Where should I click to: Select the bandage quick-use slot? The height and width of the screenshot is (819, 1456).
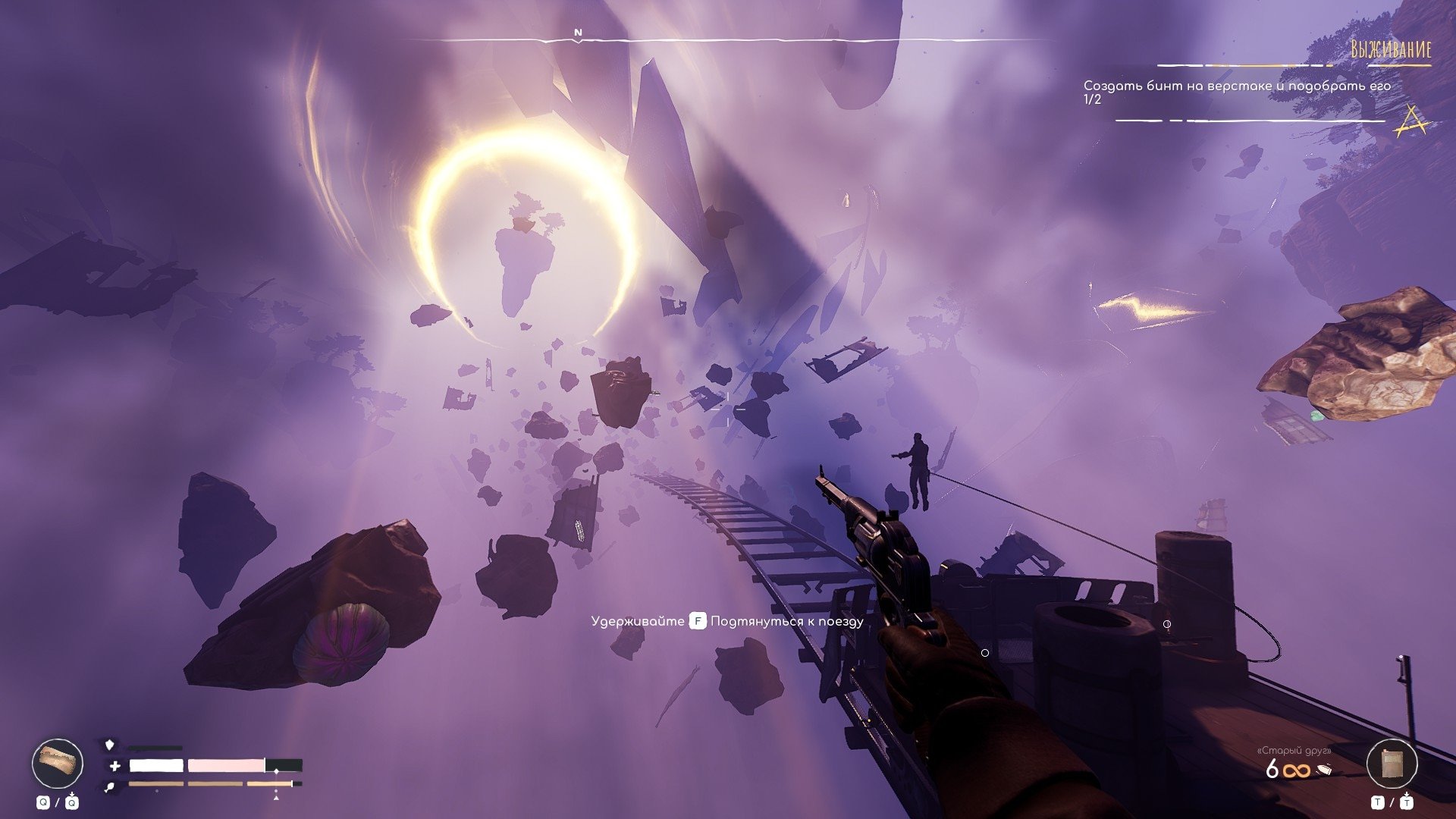coord(58,763)
